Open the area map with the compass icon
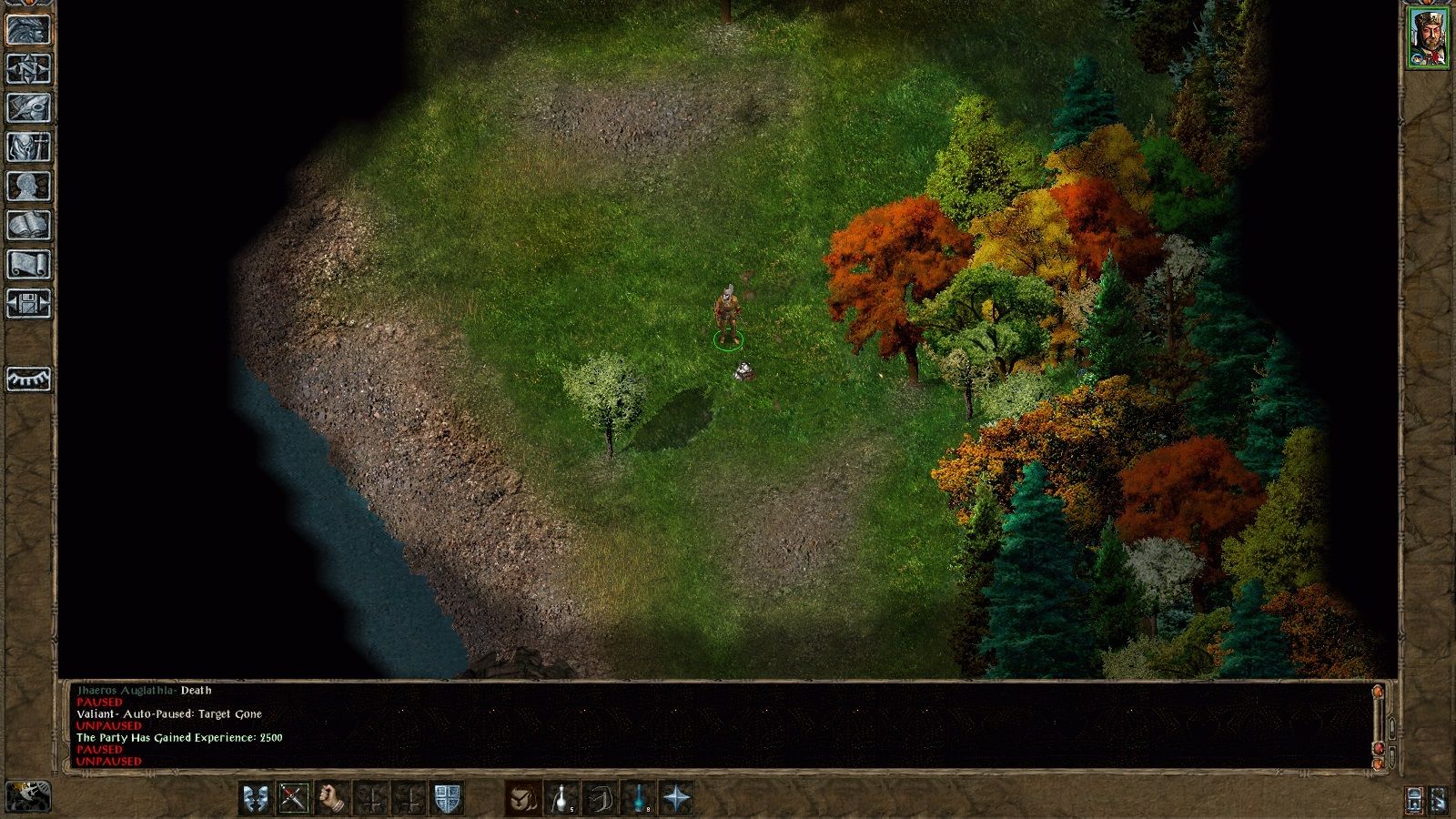1456x819 pixels. pos(28,68)
